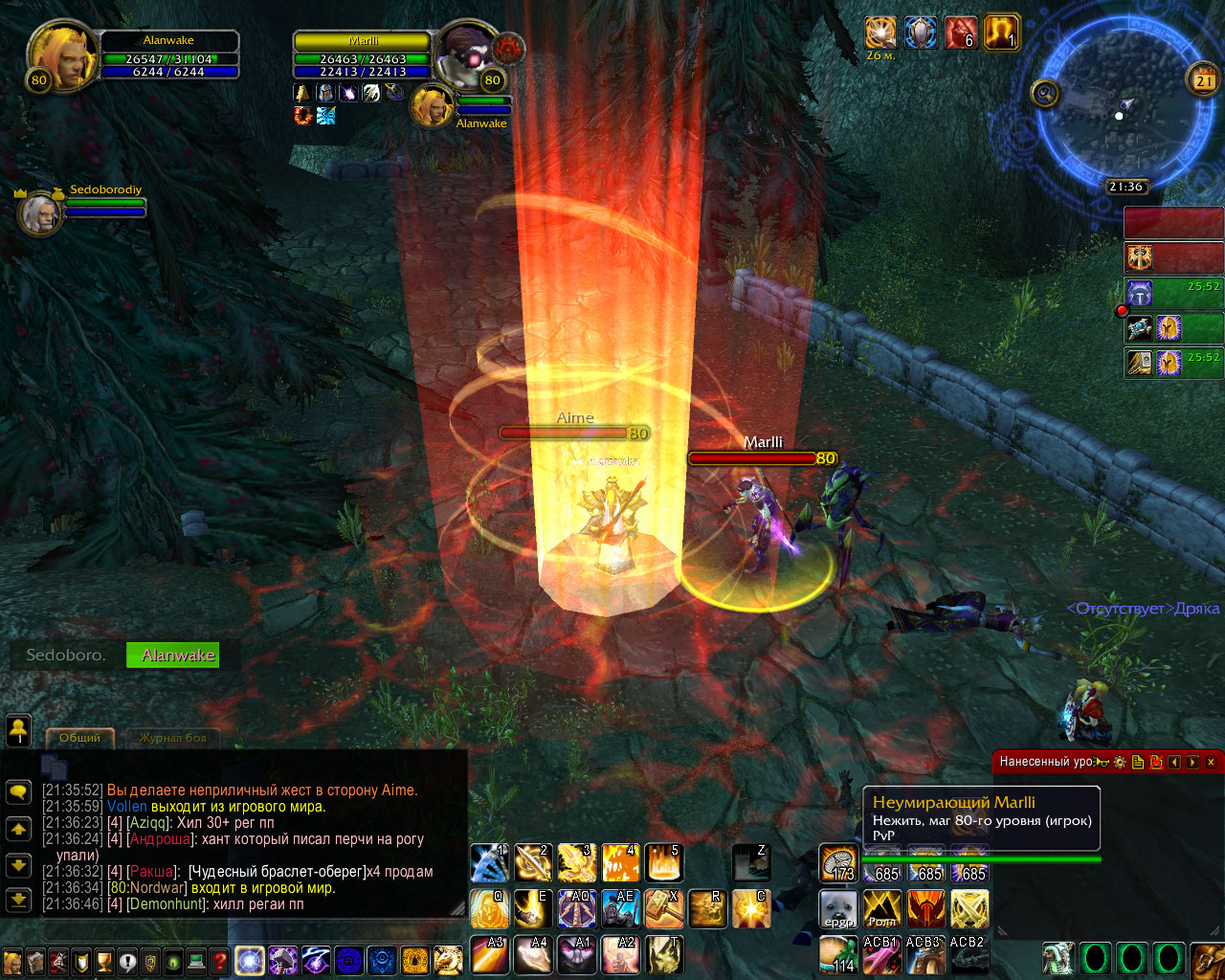Use the ability in hotbar slot 5

coord(663,863)
